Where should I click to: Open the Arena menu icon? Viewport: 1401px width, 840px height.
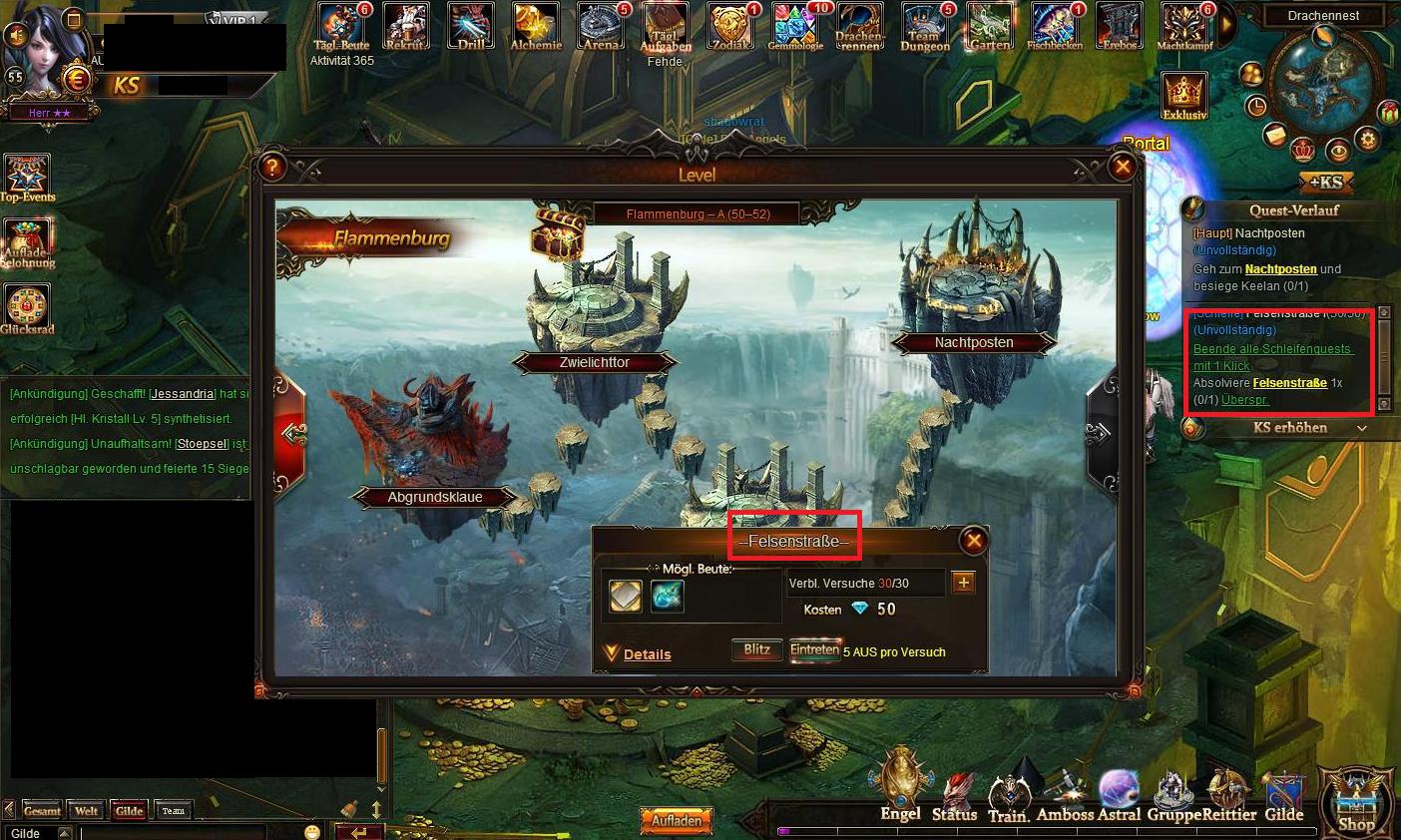coord(601,26)
